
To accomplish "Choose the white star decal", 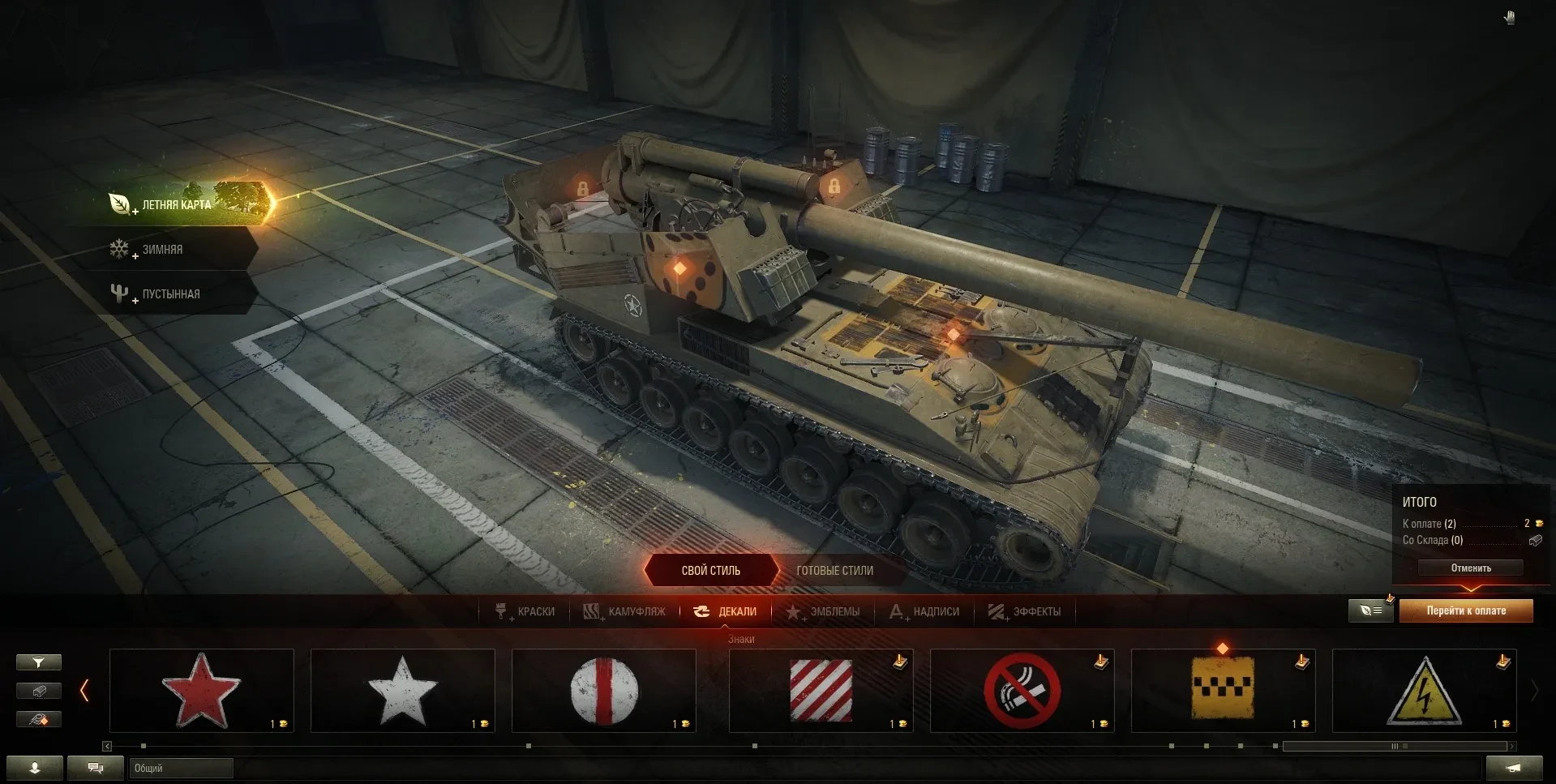I will (x=402, y=690).
